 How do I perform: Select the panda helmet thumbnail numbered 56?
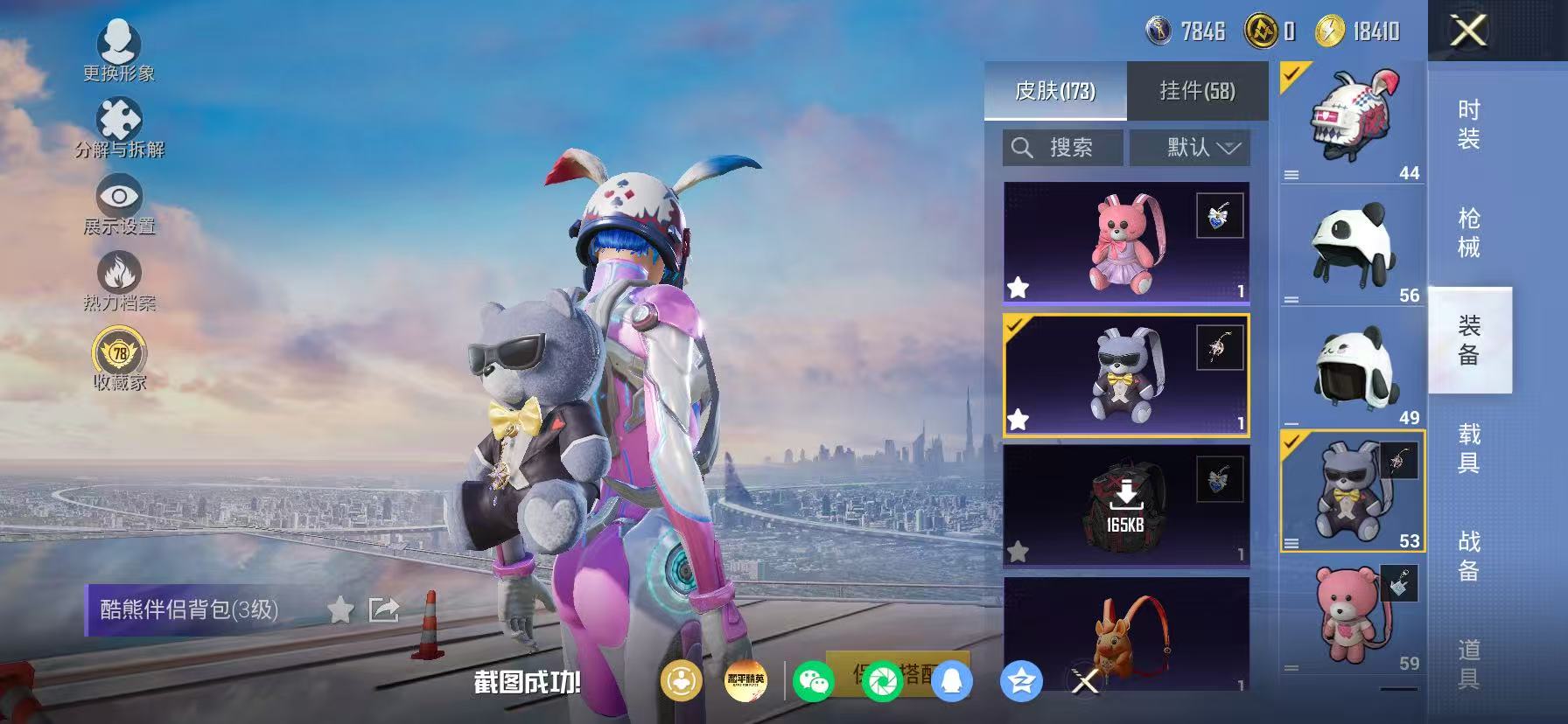click(1350, 247)
